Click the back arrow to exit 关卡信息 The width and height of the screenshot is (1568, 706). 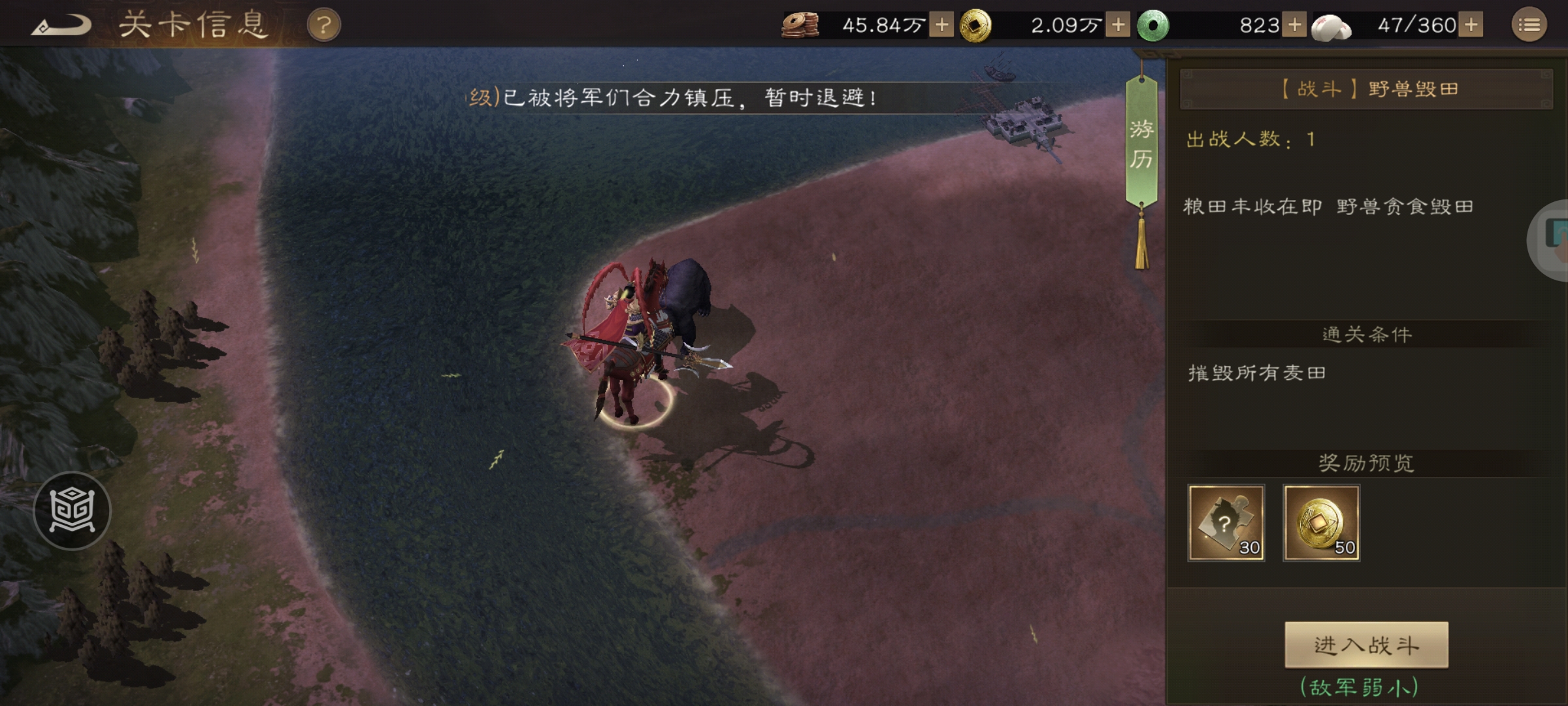(62, 25)
